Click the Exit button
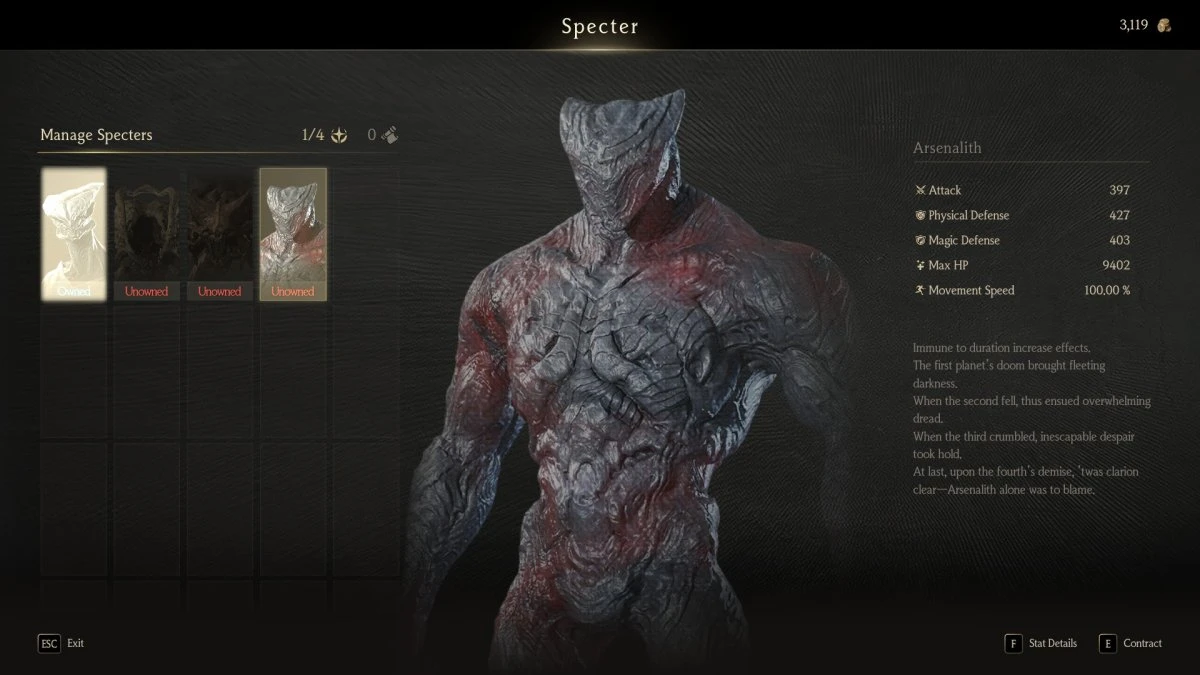1200x675 pixels. (61, 643)
